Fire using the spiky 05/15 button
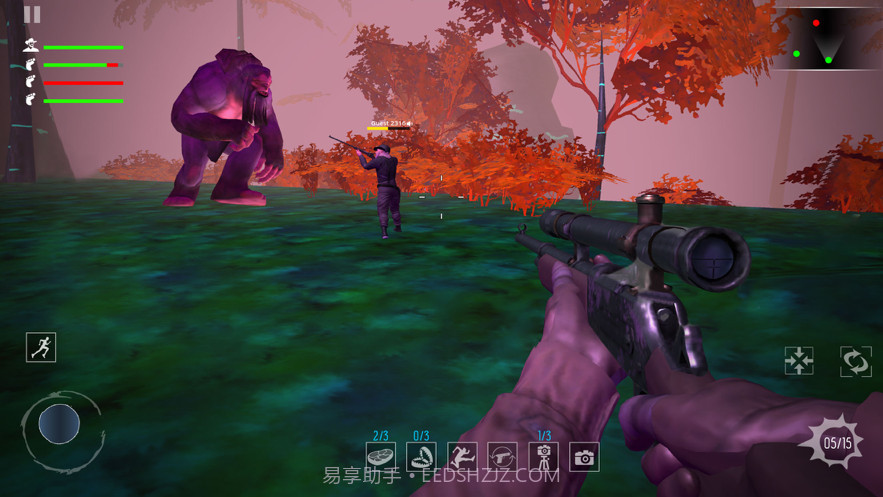The image size is (883, 497). pyautogui.click(x=837, y=443)
